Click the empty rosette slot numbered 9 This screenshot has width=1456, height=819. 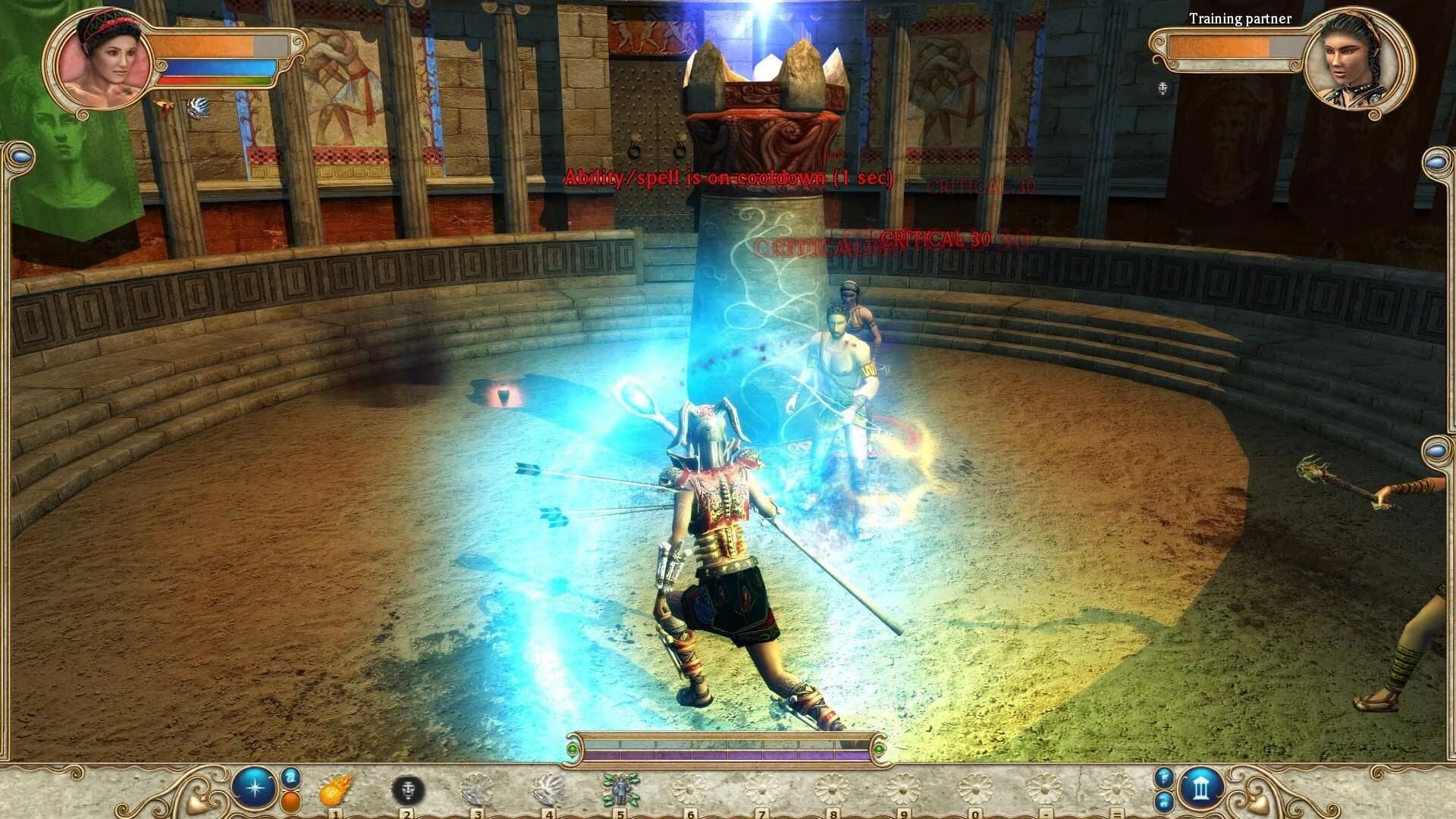904,787
